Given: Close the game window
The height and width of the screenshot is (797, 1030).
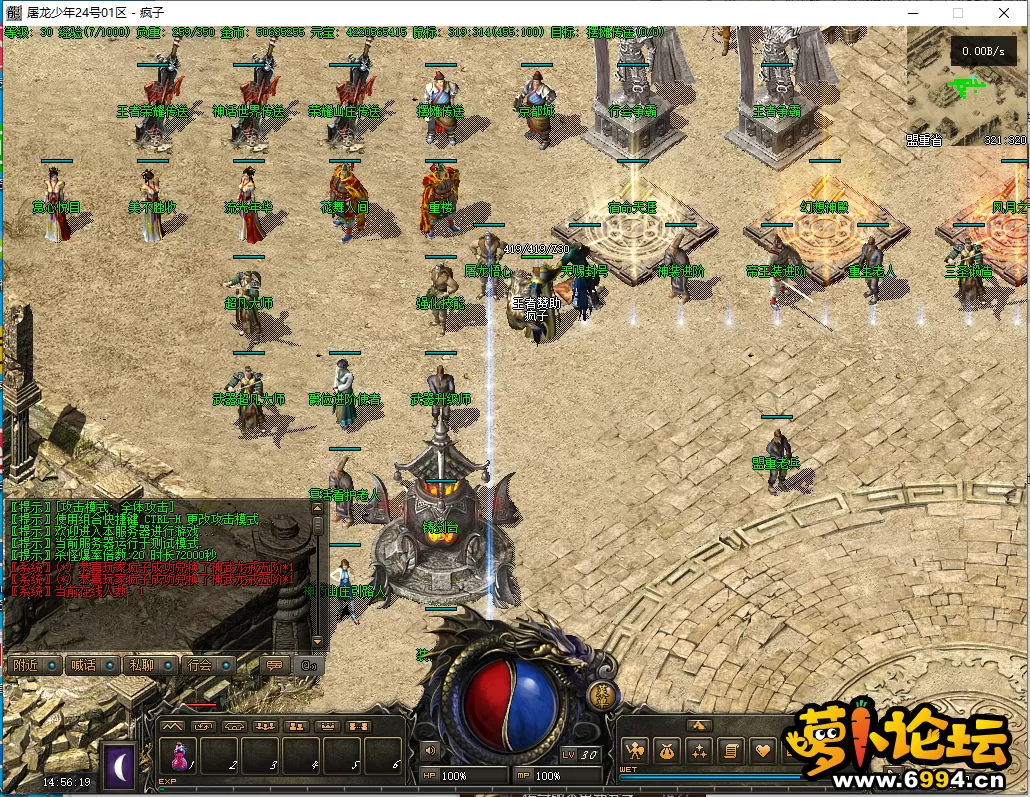Looking at the screenshot, I should (x=1003, y=12).
